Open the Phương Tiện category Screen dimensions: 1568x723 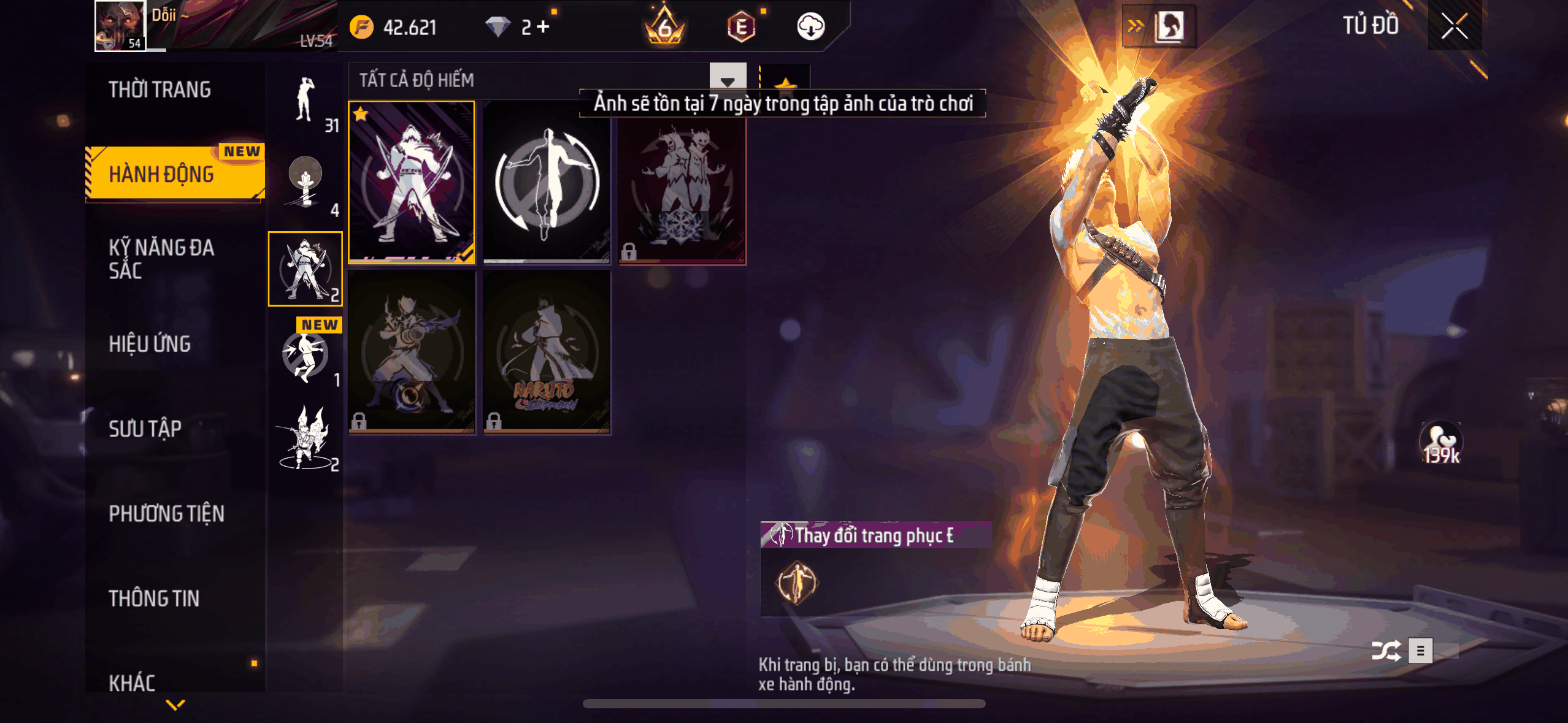point(166,514)
